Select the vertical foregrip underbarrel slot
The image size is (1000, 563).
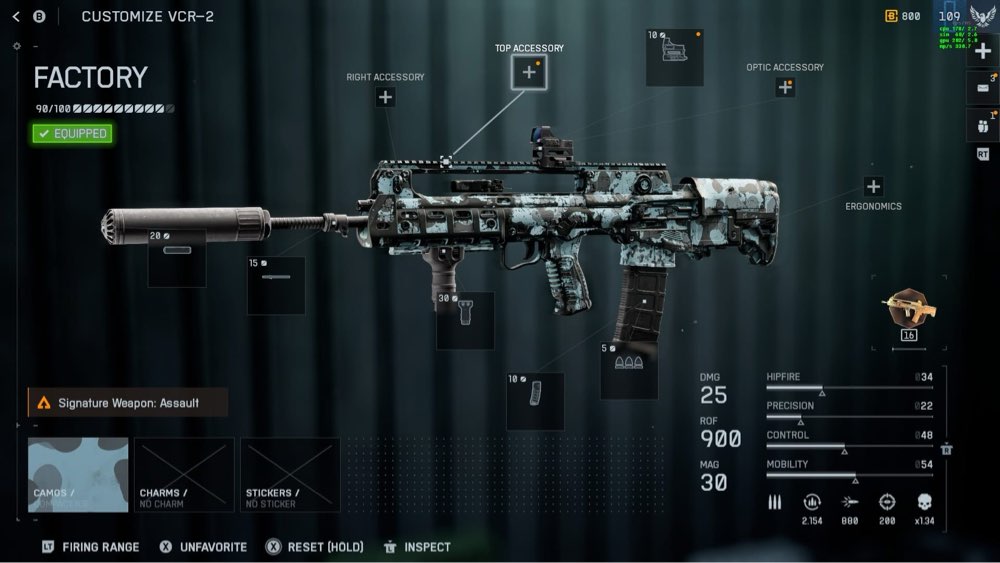pyautogui.click(x=465, y=320)
